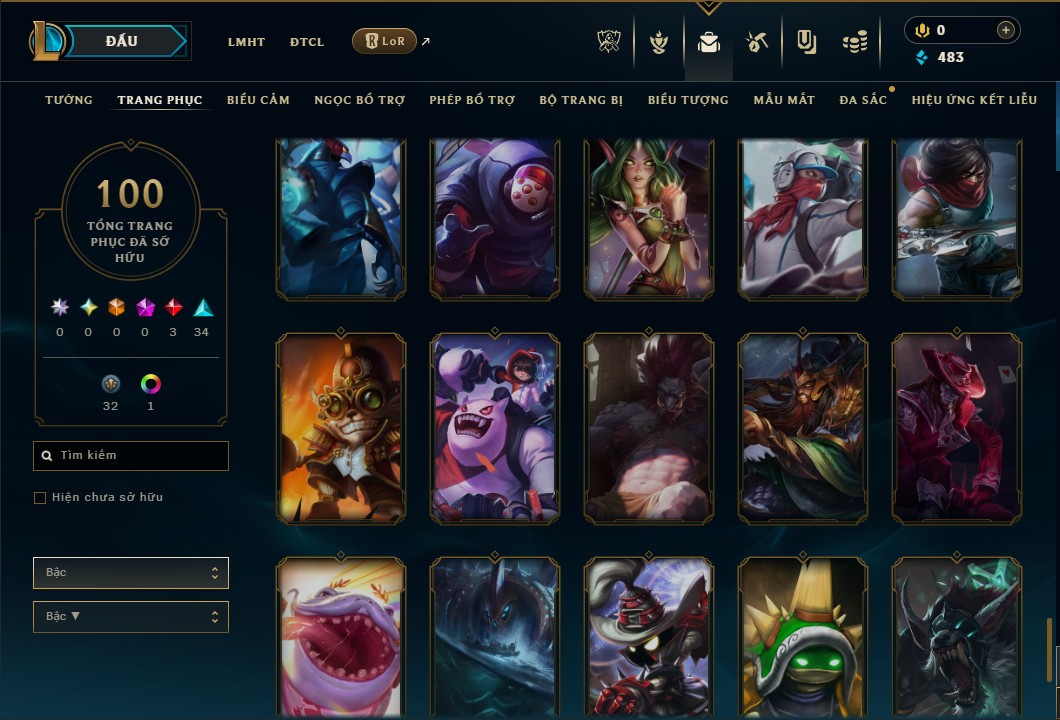This screenshot has width=1060, height=720.
Task: Click the ĐẤU play button
Action: coord(122,41)
